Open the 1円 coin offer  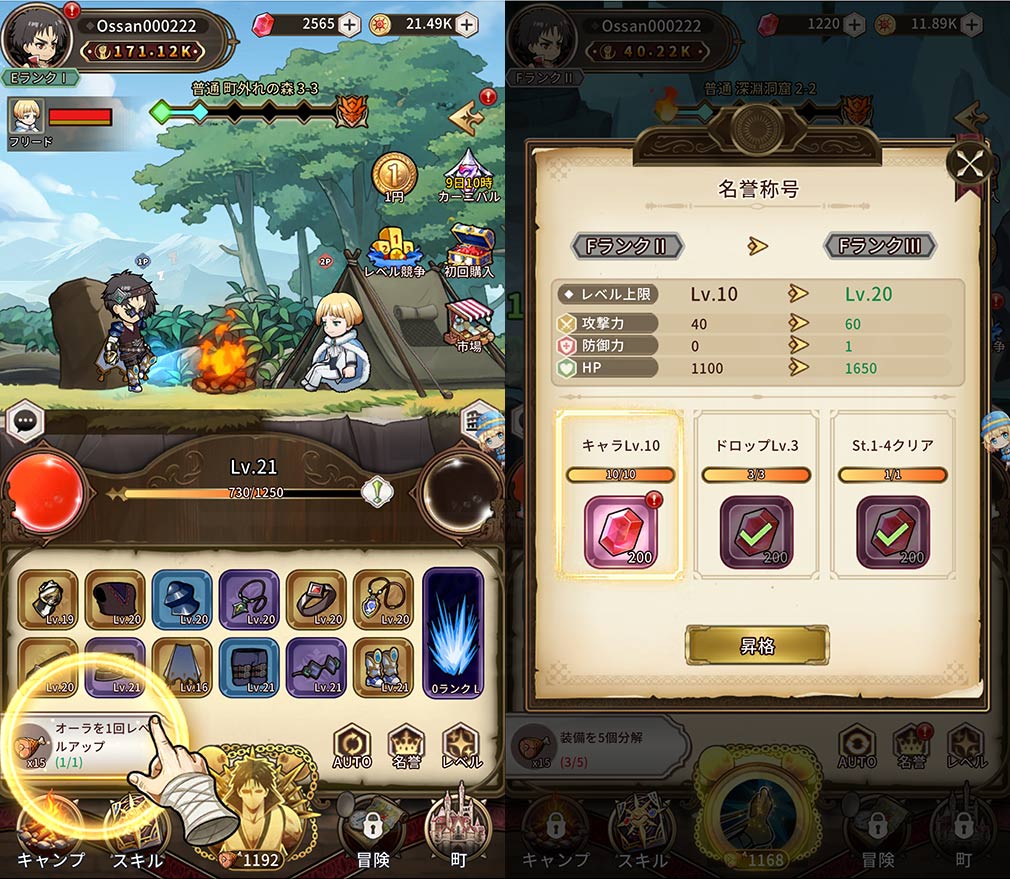(x=394, y=176)
